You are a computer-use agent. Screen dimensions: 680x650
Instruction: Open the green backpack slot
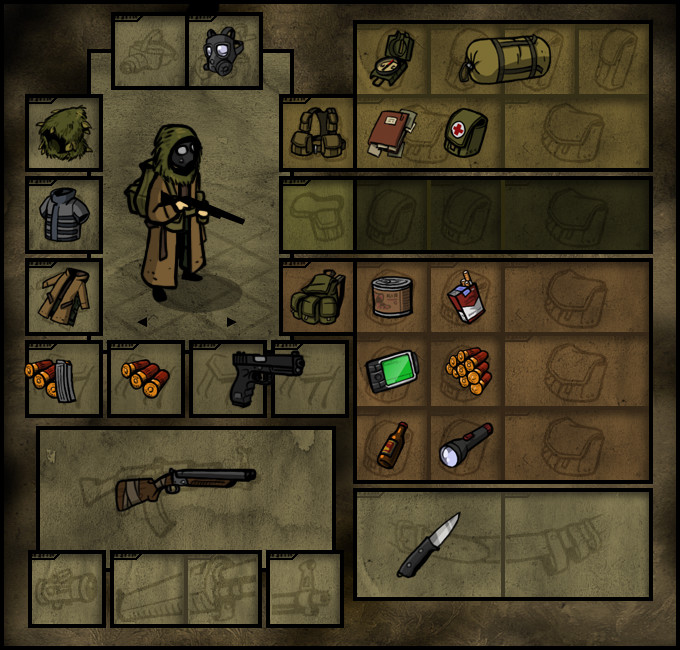[x=317, y=297]
